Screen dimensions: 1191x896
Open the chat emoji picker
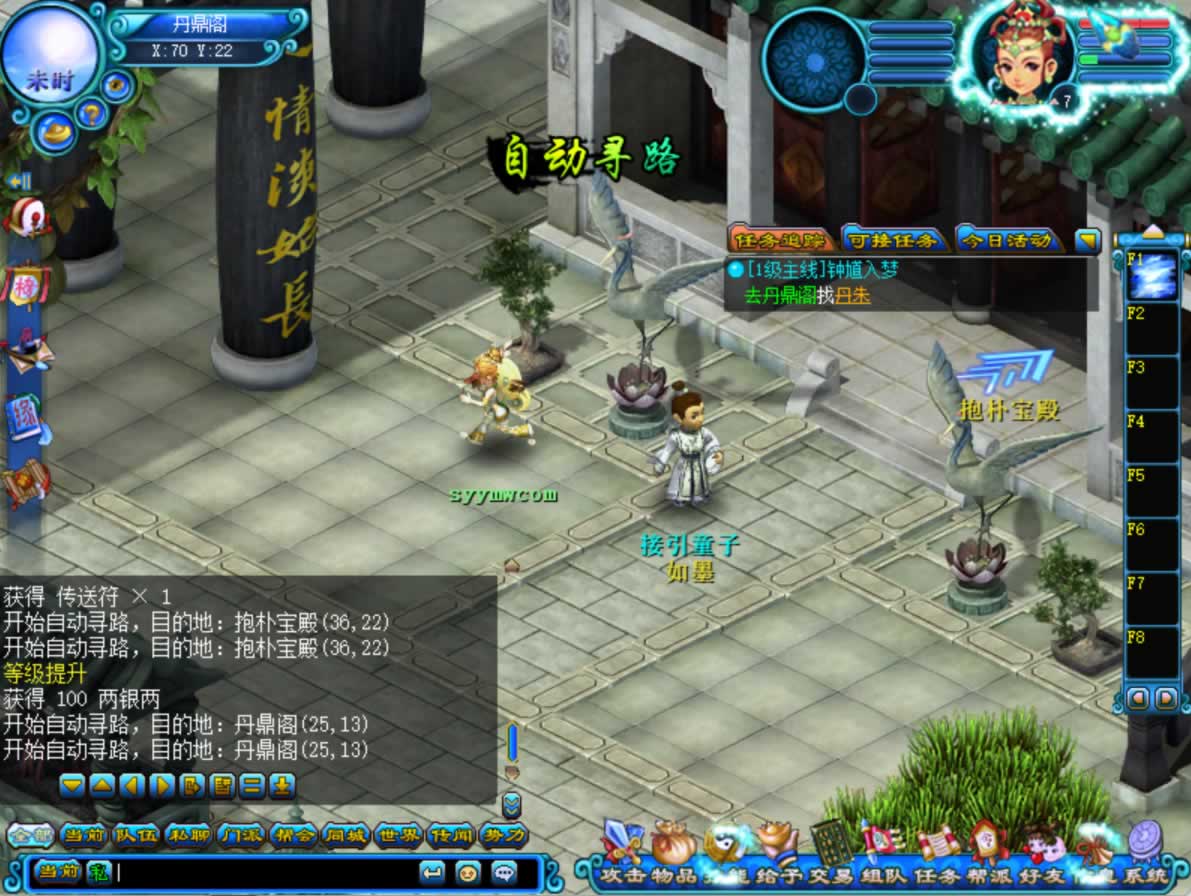[465, 871]
